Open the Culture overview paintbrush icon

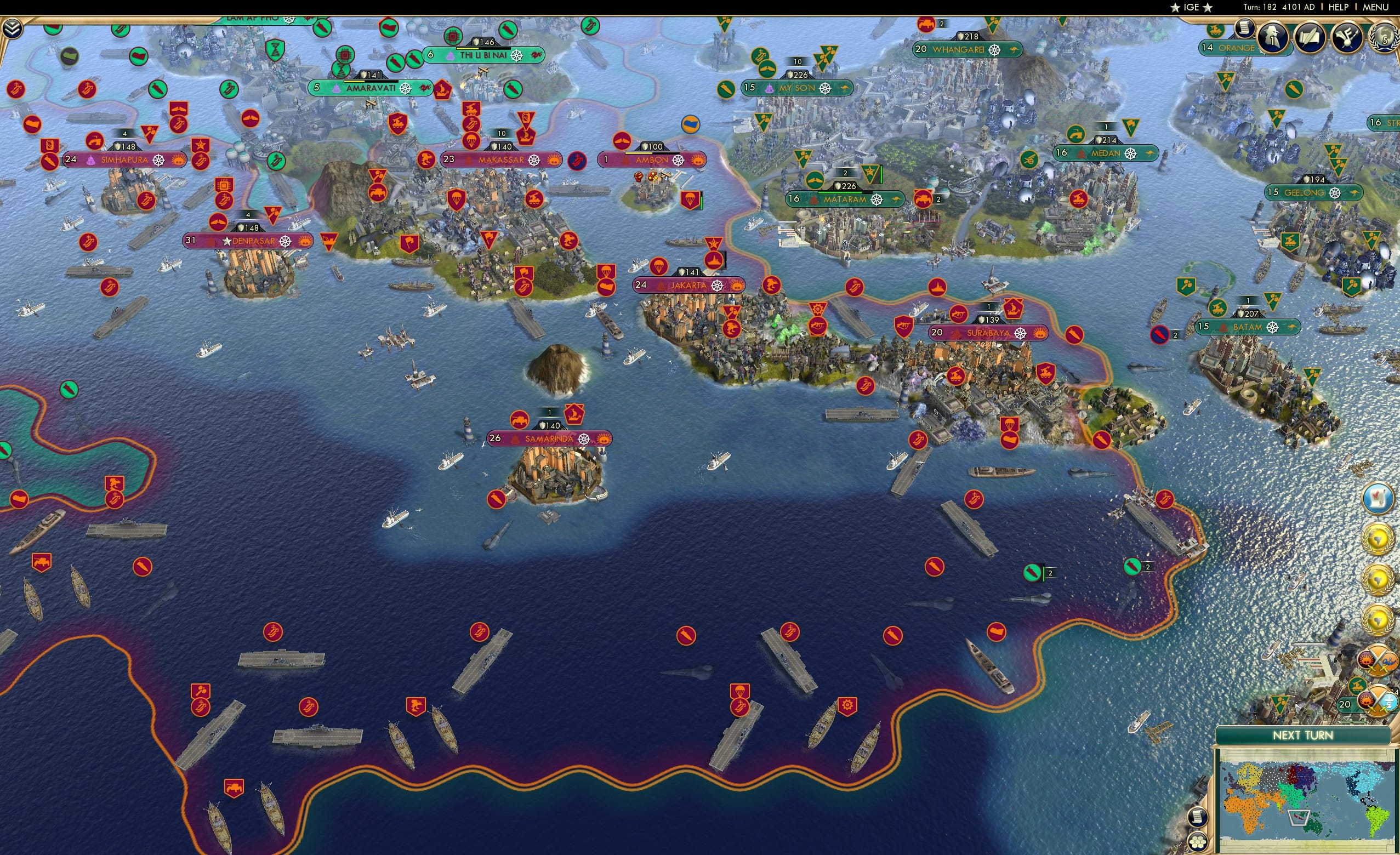[x=1349, y=38]
